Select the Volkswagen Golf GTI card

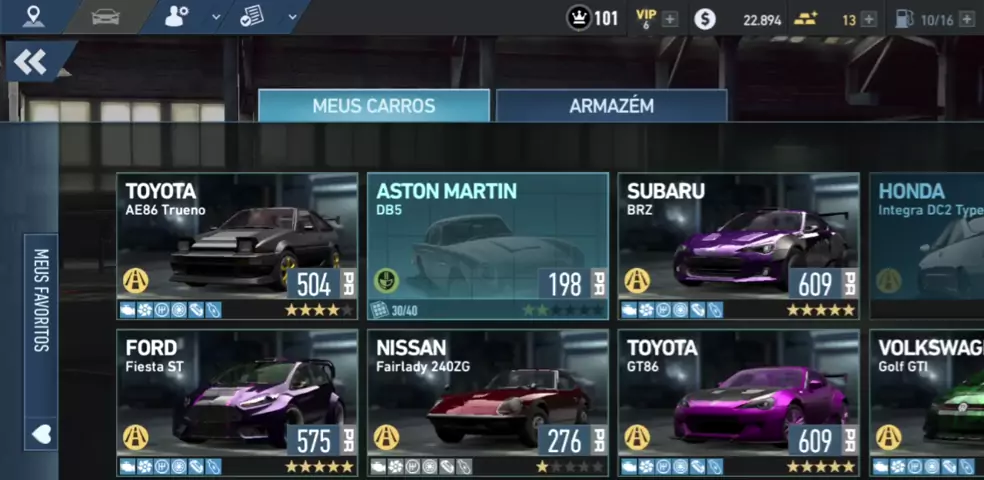point(926,400)
